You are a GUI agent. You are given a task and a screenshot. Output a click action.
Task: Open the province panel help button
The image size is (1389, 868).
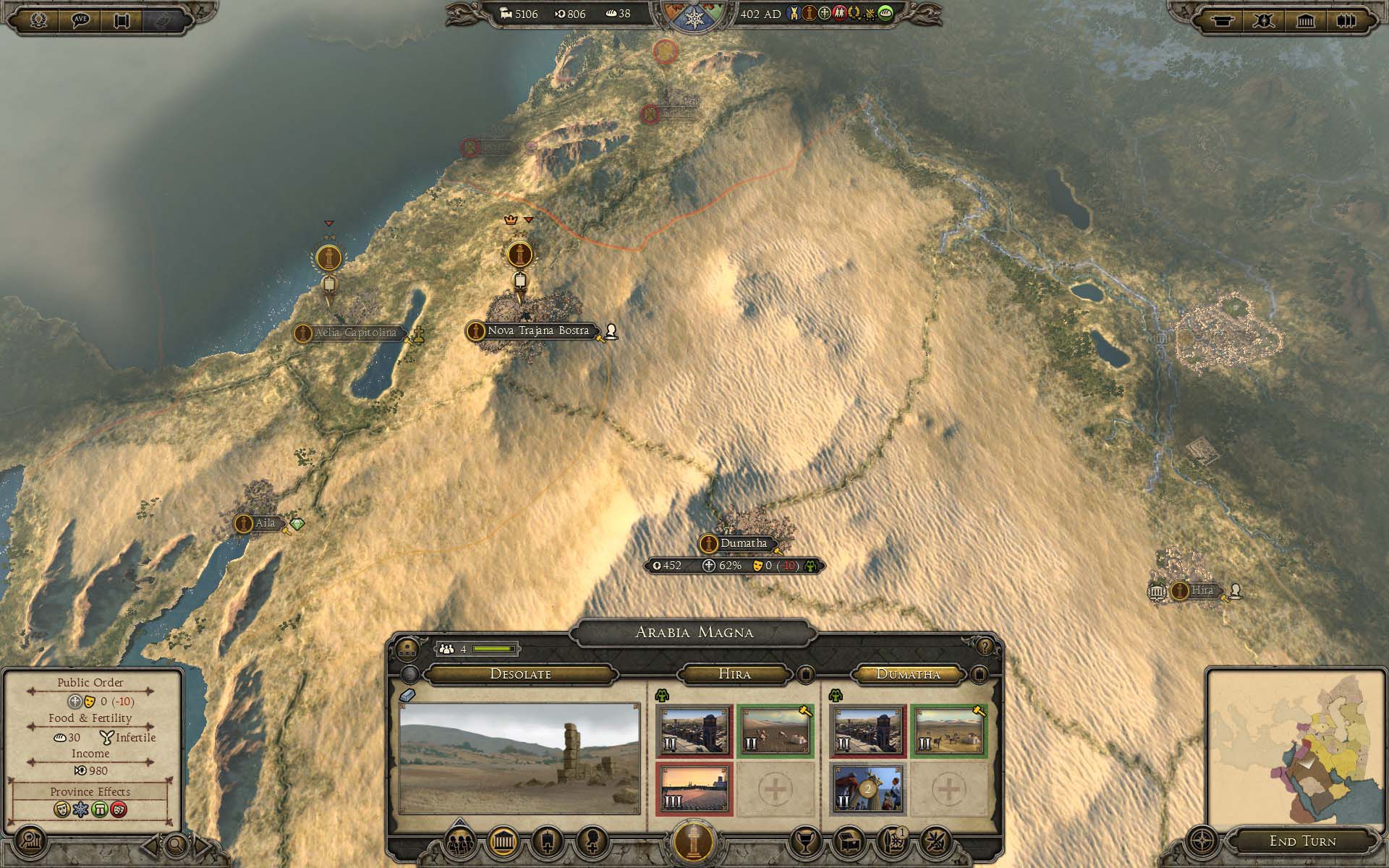click(984, 646)
